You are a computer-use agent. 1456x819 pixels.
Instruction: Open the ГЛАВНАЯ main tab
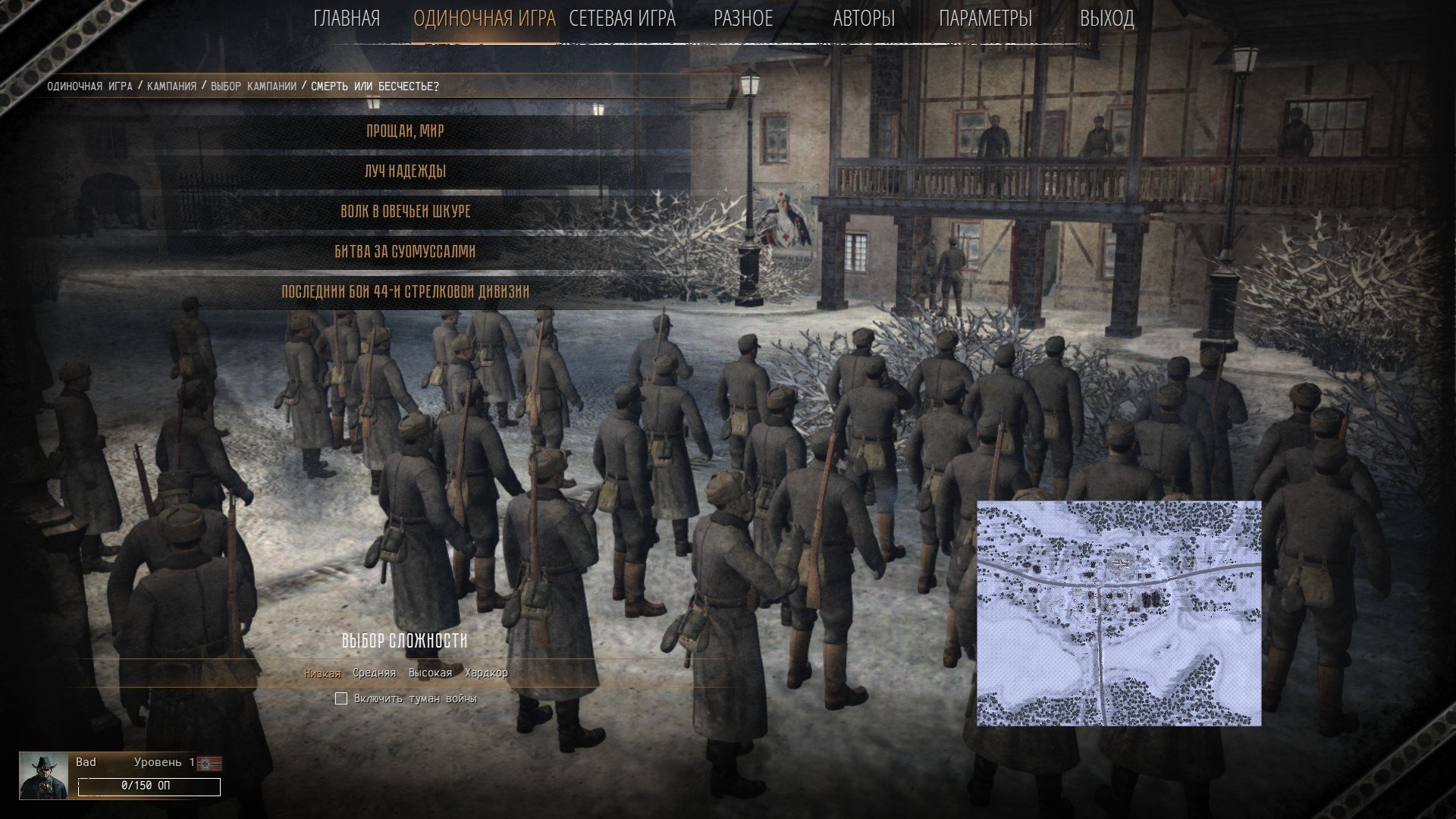click(347, 19)
